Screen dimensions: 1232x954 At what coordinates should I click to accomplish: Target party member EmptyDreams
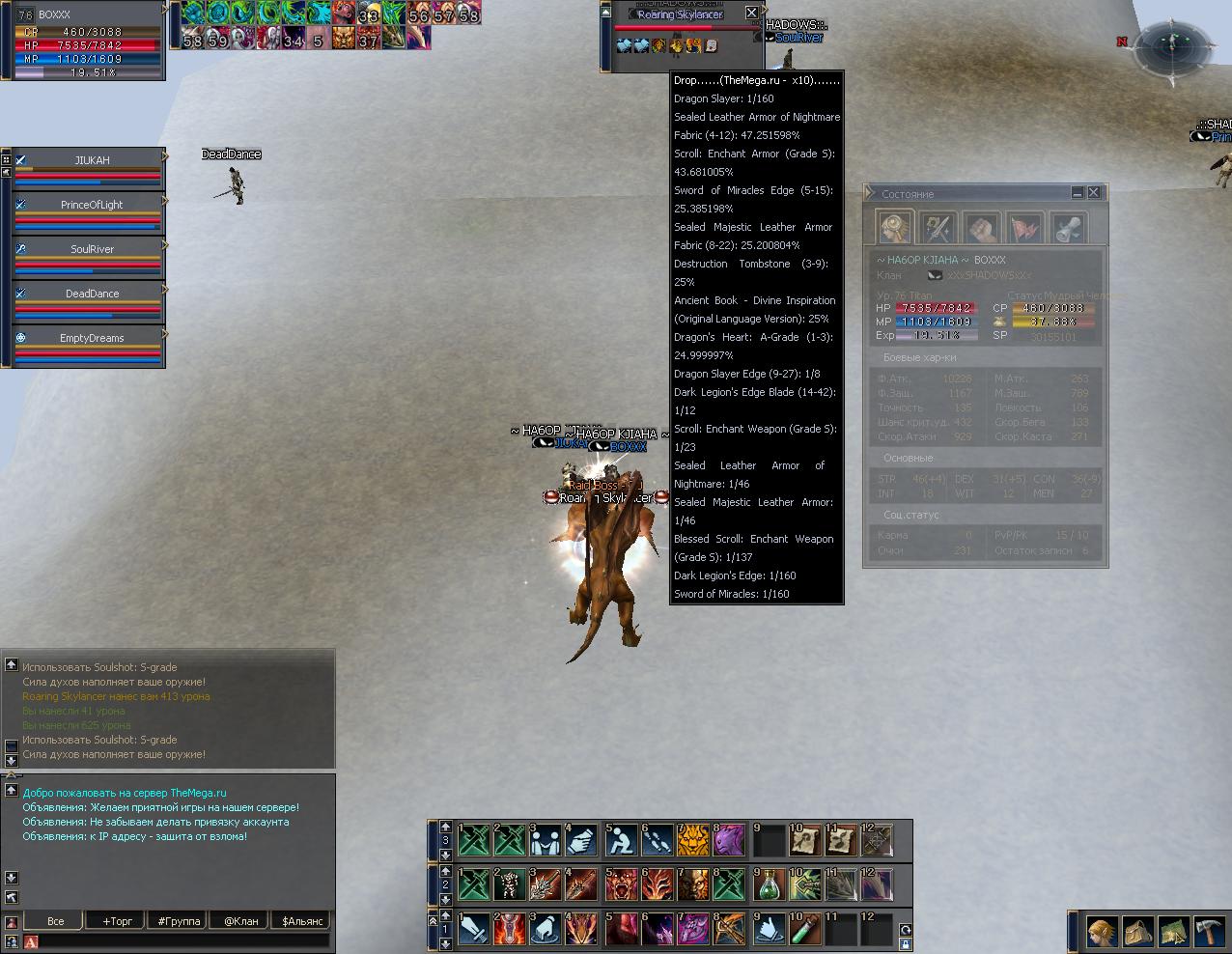pos(92,338)
